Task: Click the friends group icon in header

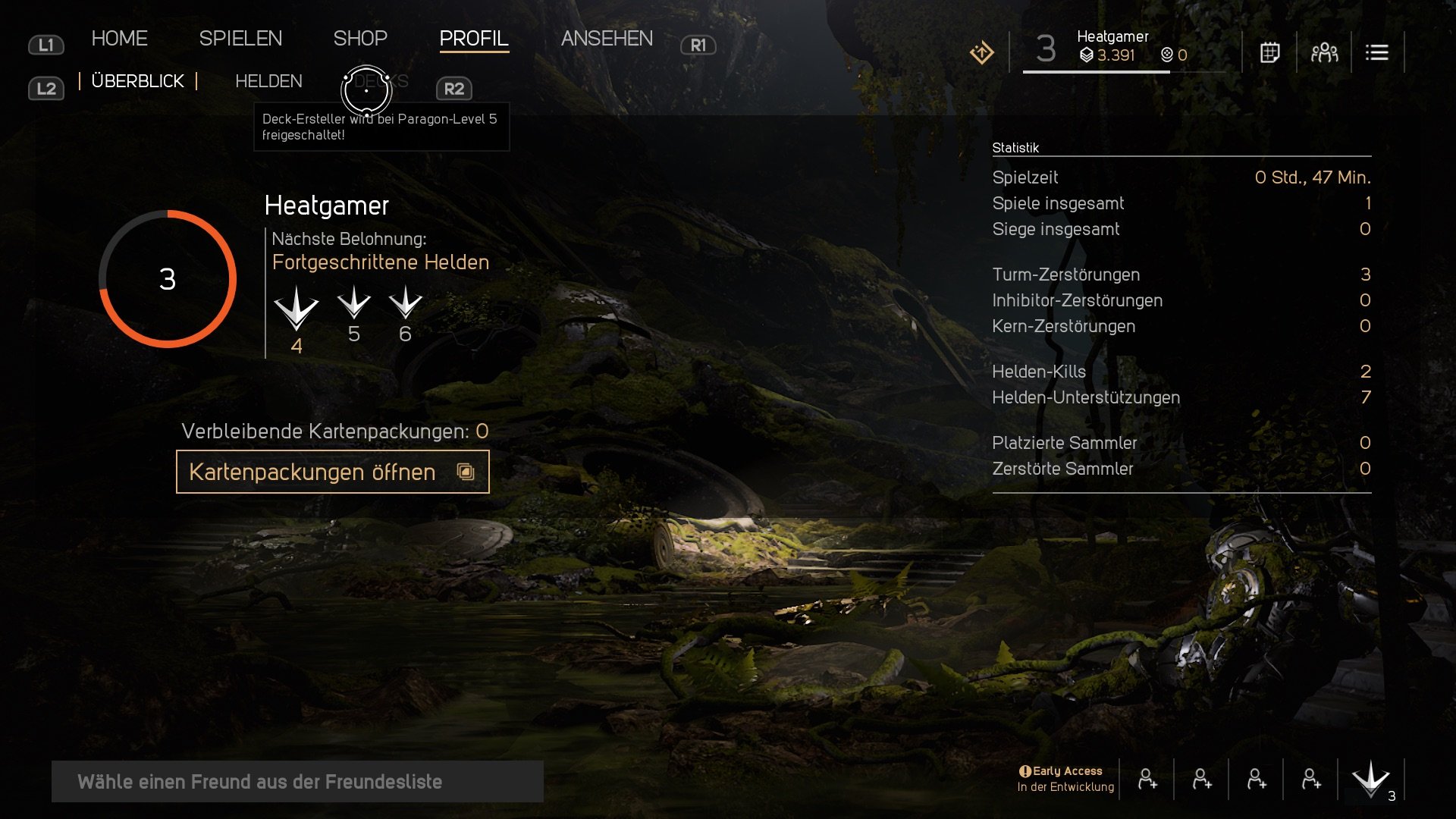Action: pyautogui.click(x=1323, y=52)
